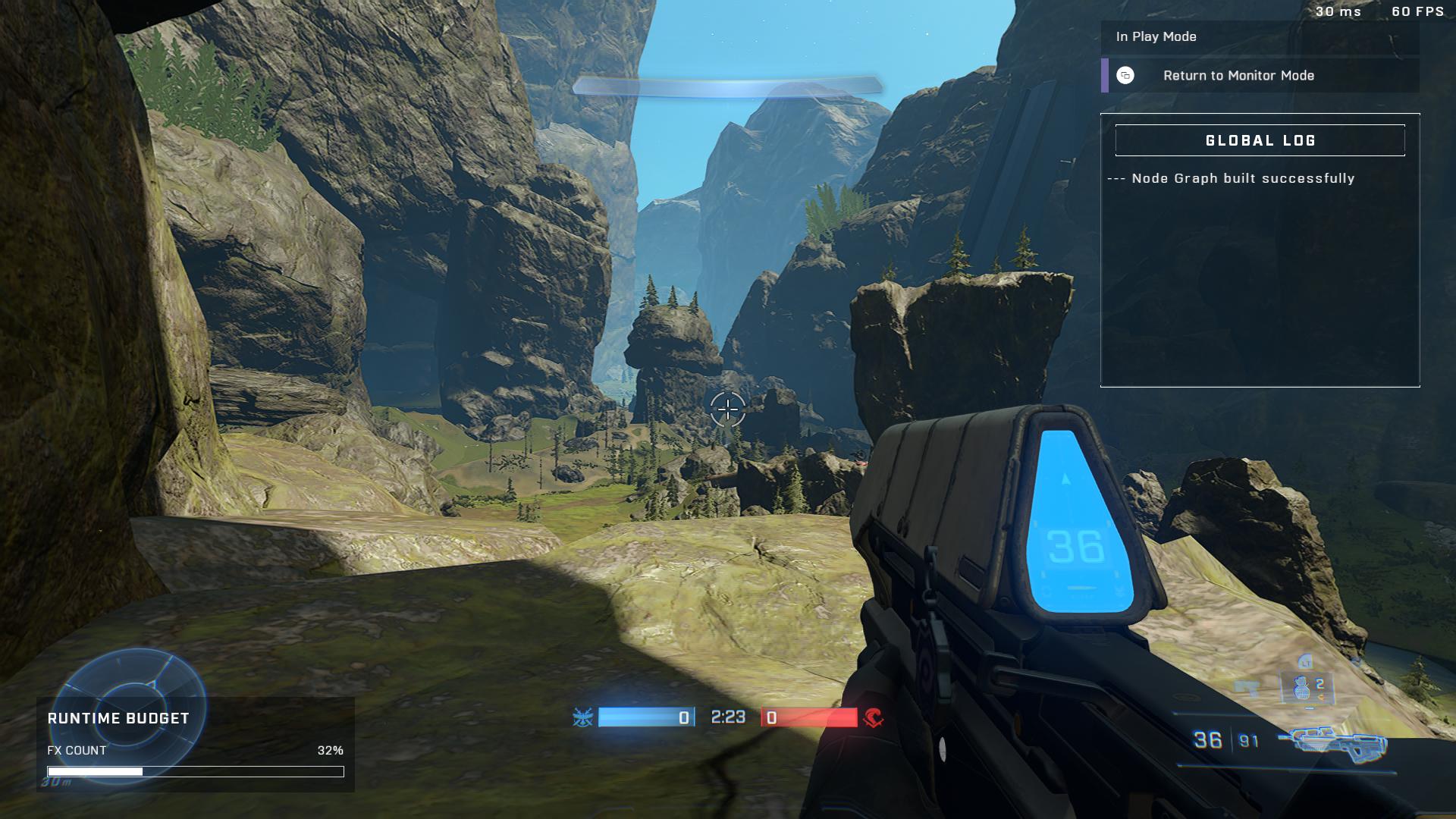Click the blue team emblem
Image resolution: width=1456 pixels, height=819 pixels.
(x=582, y=717)
